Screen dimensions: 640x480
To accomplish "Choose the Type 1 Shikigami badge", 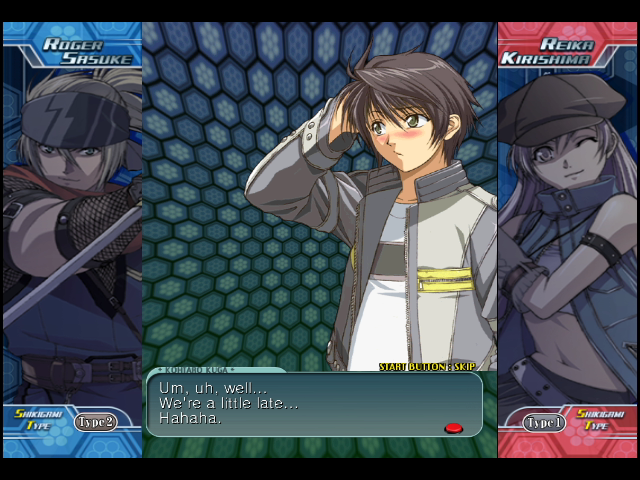I will [545, 423].
